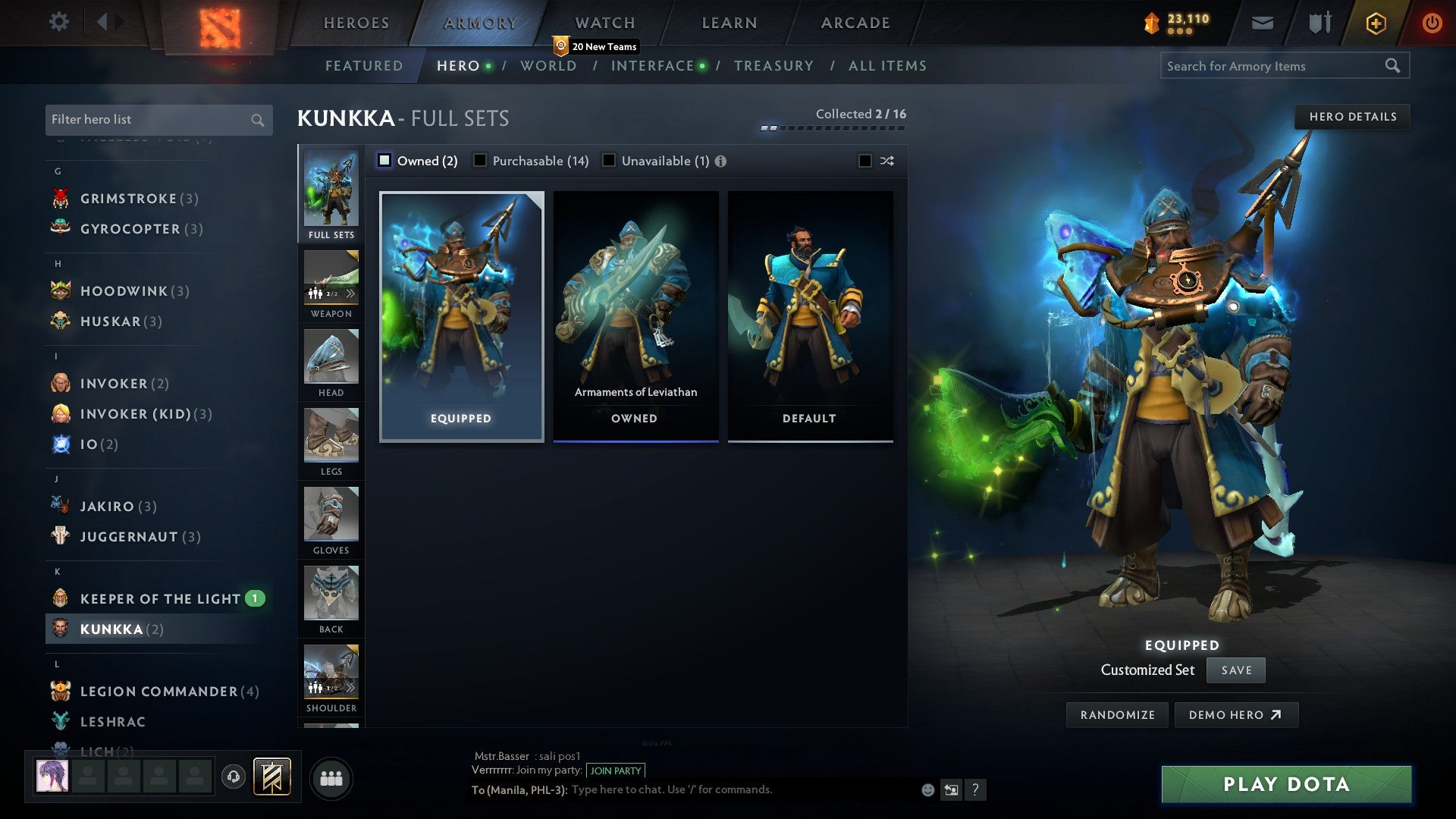Open the chat emoji picker
The height and width of the screenshot is (819, 1456).
[927, 789]
